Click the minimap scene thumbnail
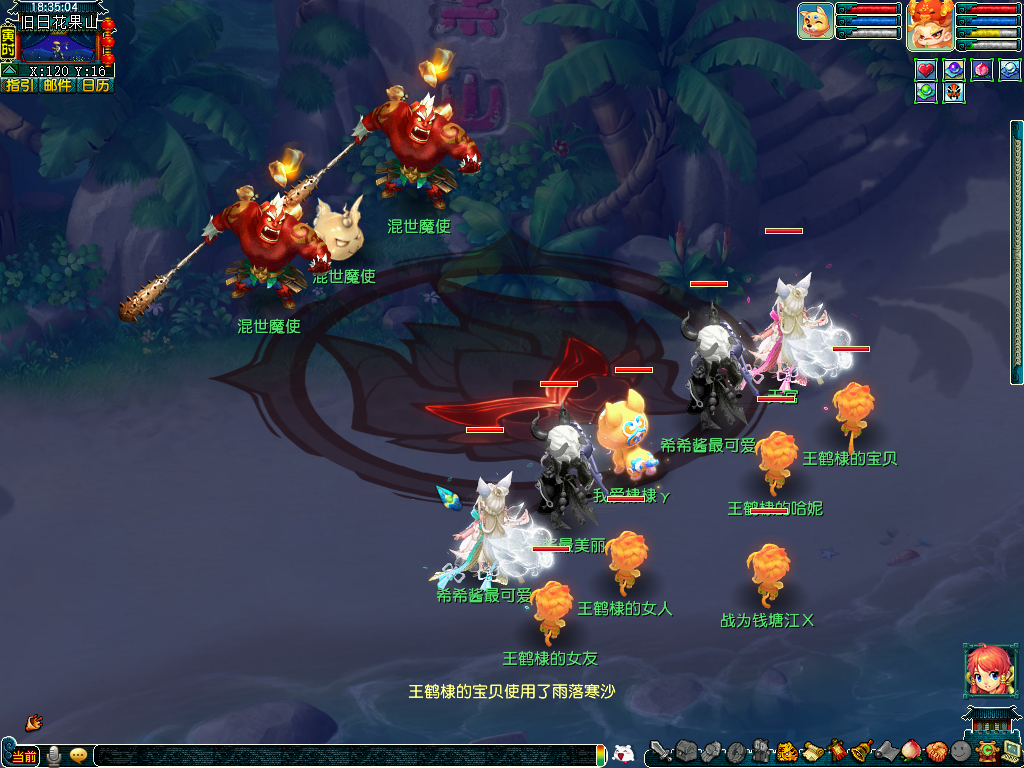This screenshot has width=1024, height=768. [x=58, y=46]
